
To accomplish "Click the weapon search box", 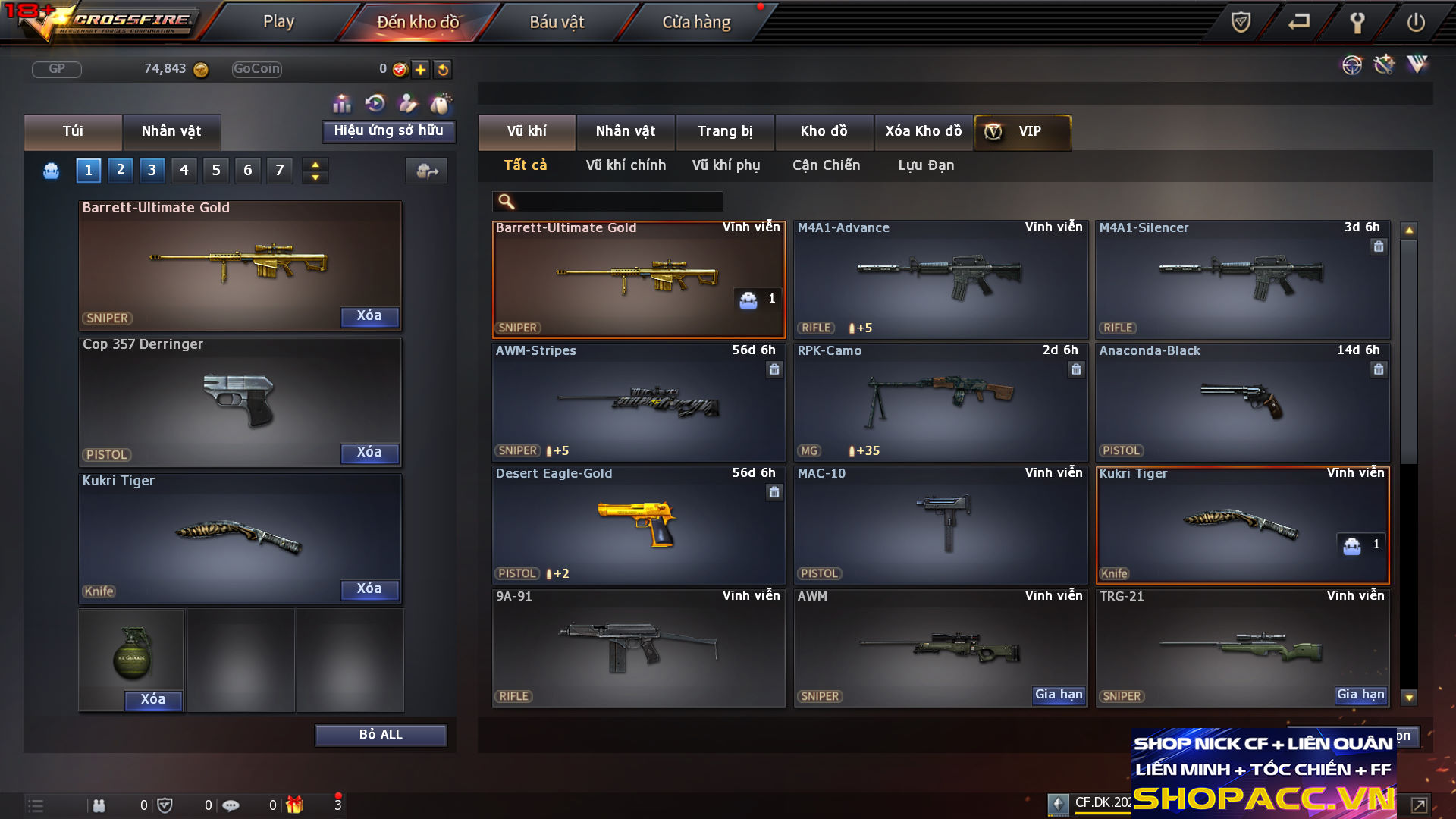I will [618, 202].
